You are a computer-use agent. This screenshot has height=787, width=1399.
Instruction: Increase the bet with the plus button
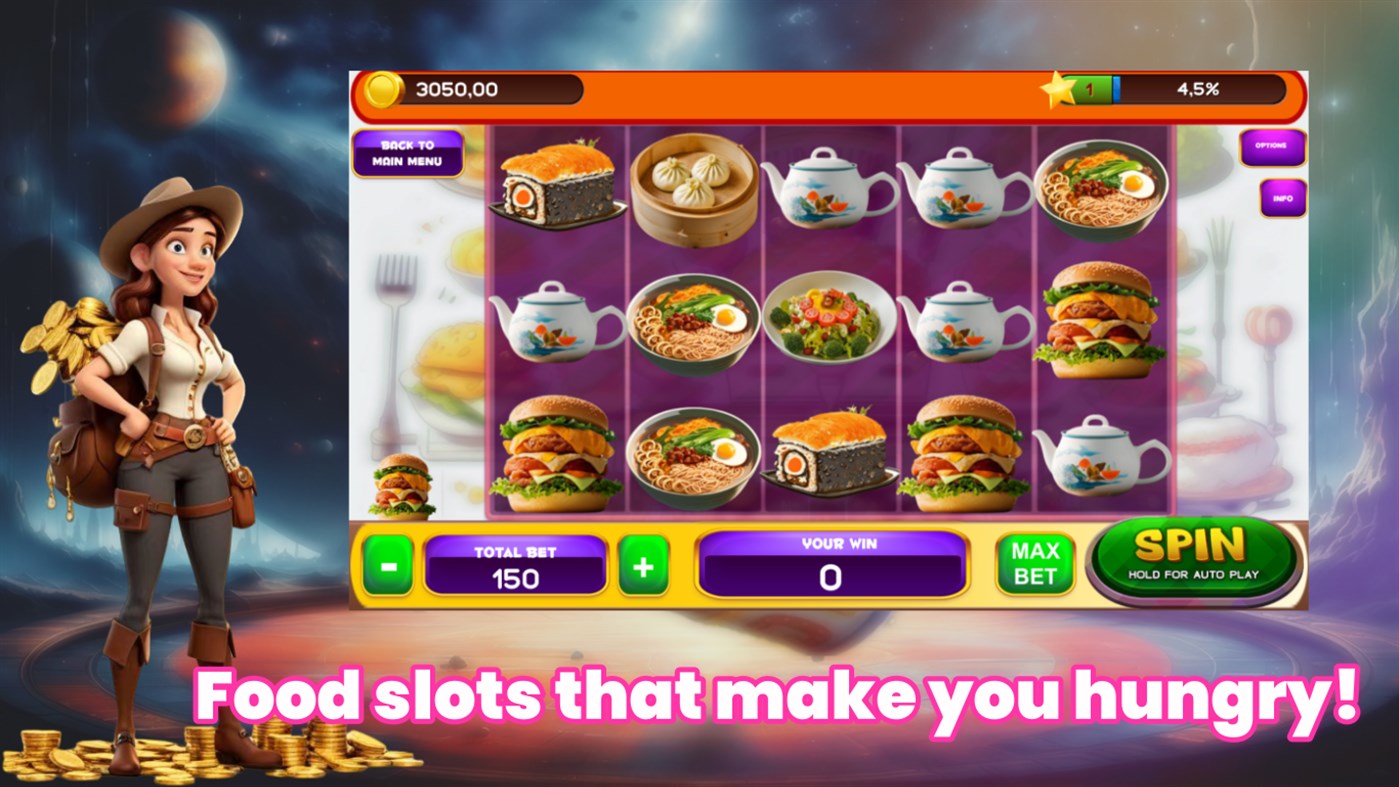pyautogui.click(x=645, y=564)
